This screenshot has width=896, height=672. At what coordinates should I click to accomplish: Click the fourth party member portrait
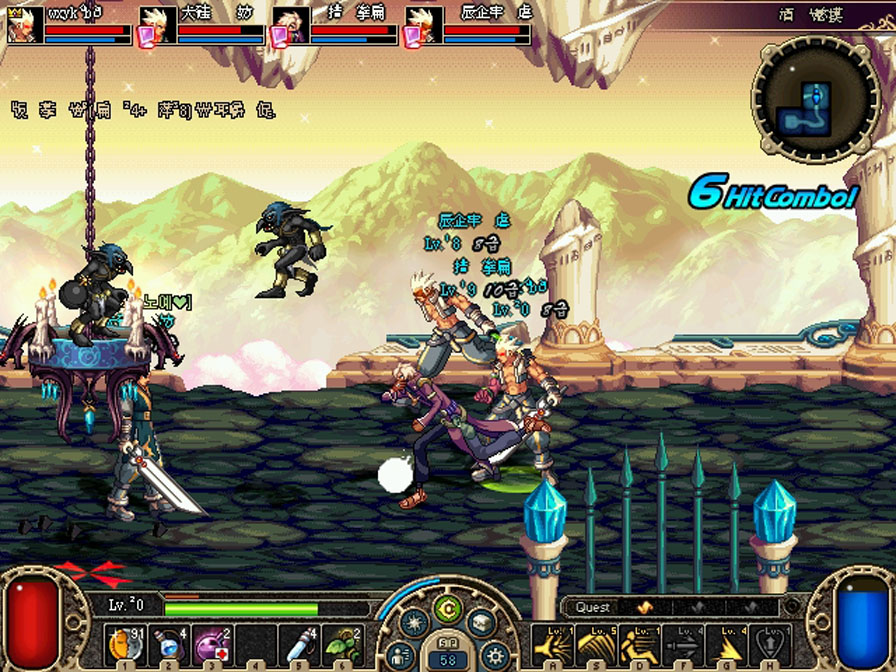tap(422, 25)
